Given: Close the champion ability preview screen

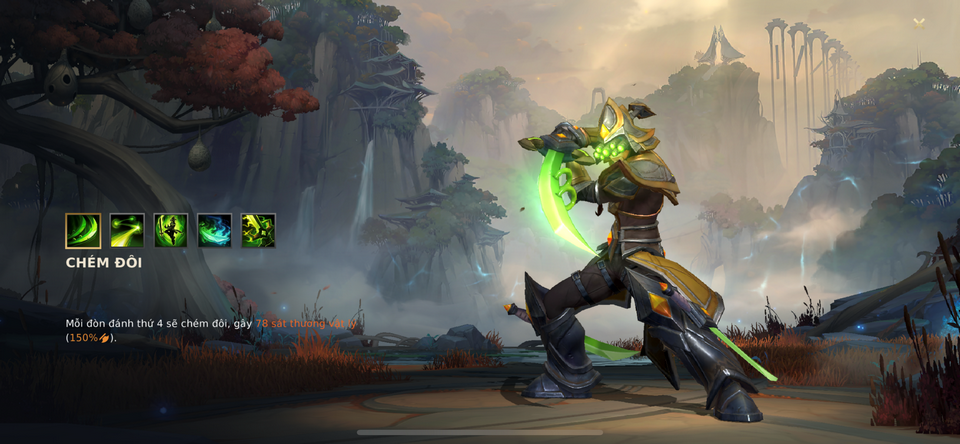Looking at the screenshot, I should pos(919,22).
